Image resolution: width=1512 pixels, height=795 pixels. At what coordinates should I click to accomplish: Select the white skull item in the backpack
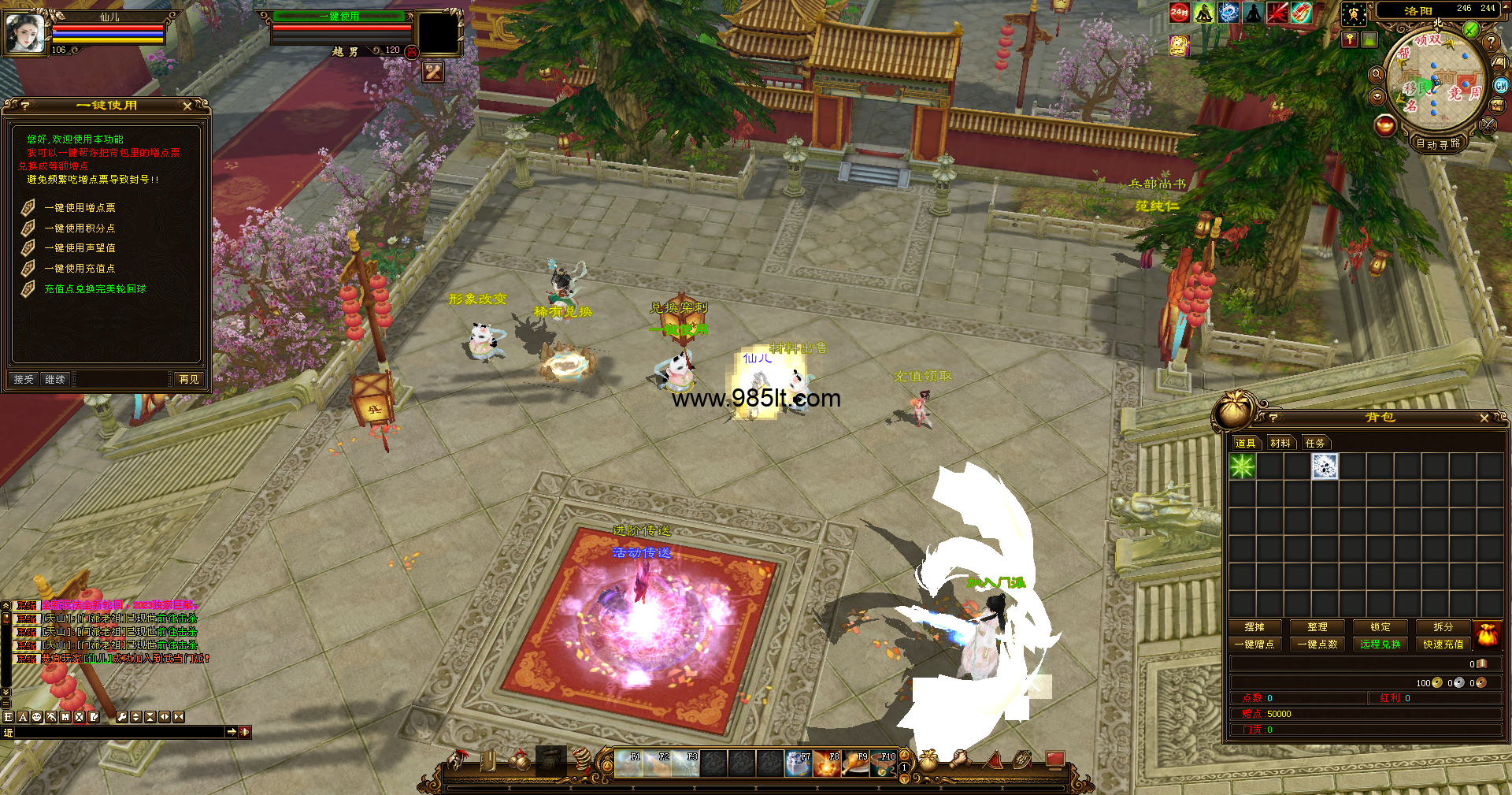[1325, 466]
